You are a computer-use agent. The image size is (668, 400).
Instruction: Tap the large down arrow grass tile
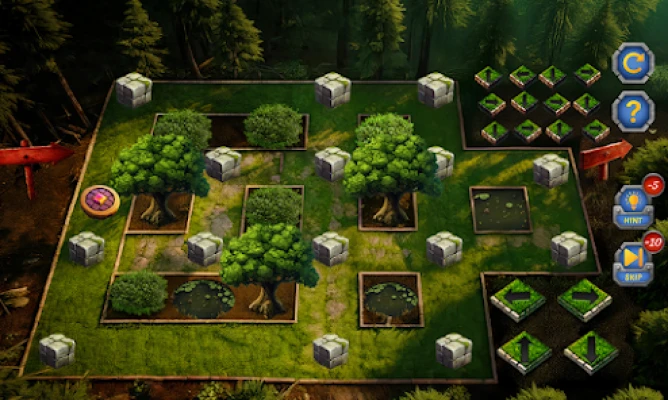coord(590,352)
